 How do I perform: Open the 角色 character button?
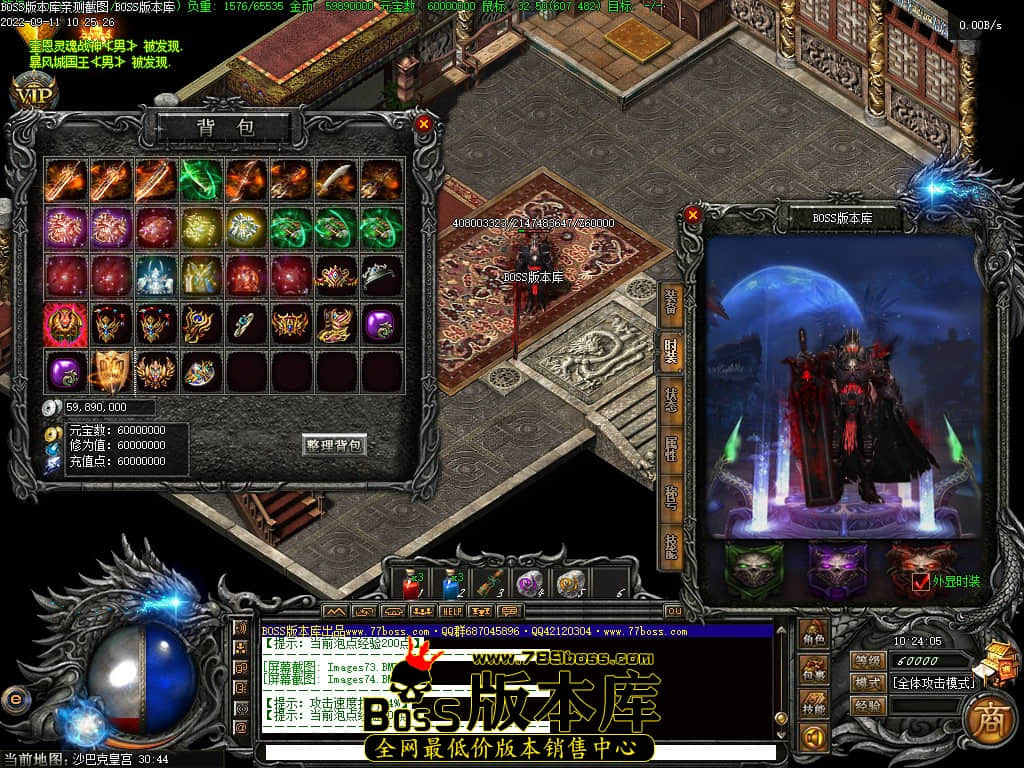(x=814, y=635)
